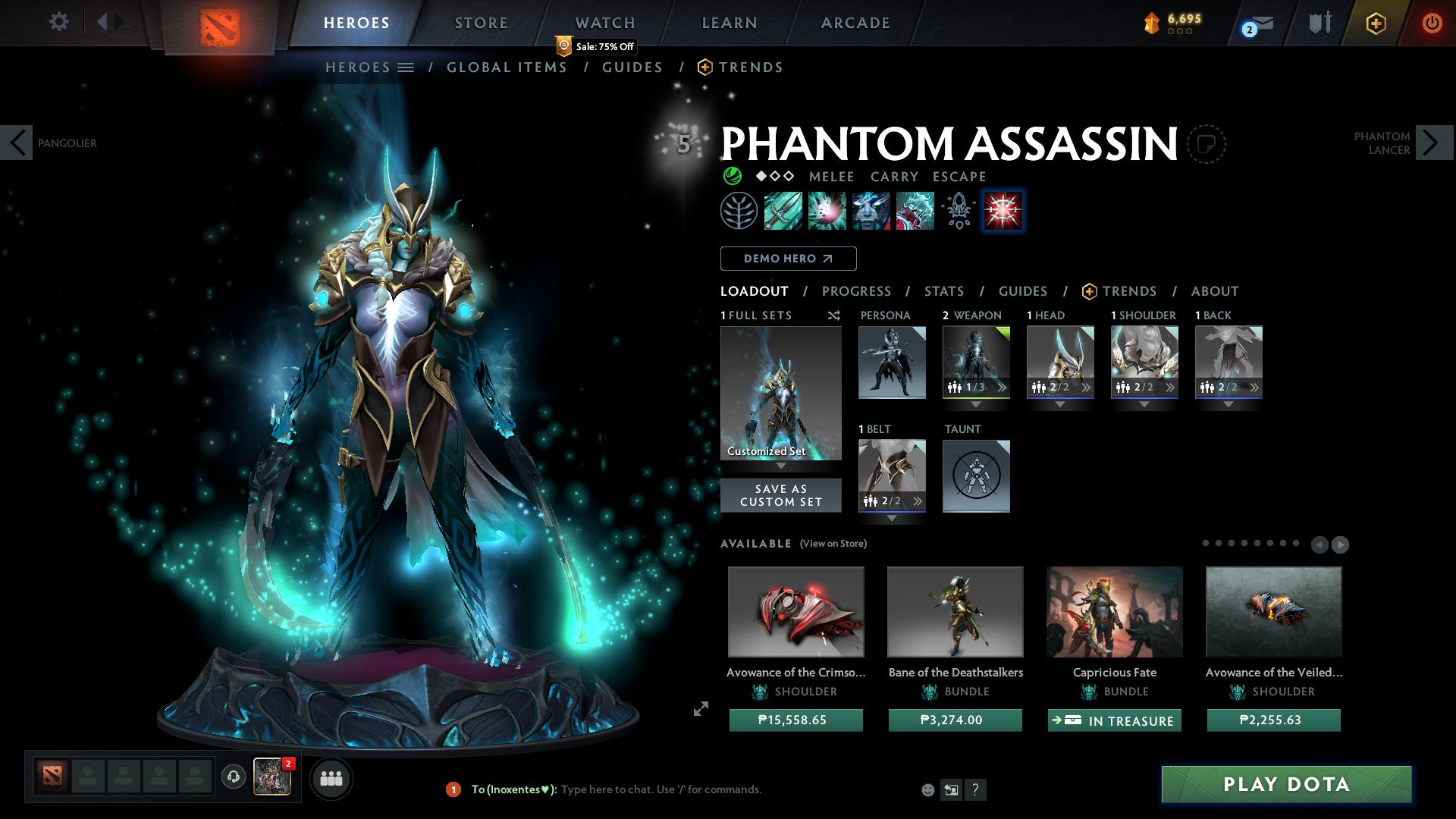1456x819 pixels.
Task: Shuffle loadout with the randomize icon
Action: click(833, 315)
